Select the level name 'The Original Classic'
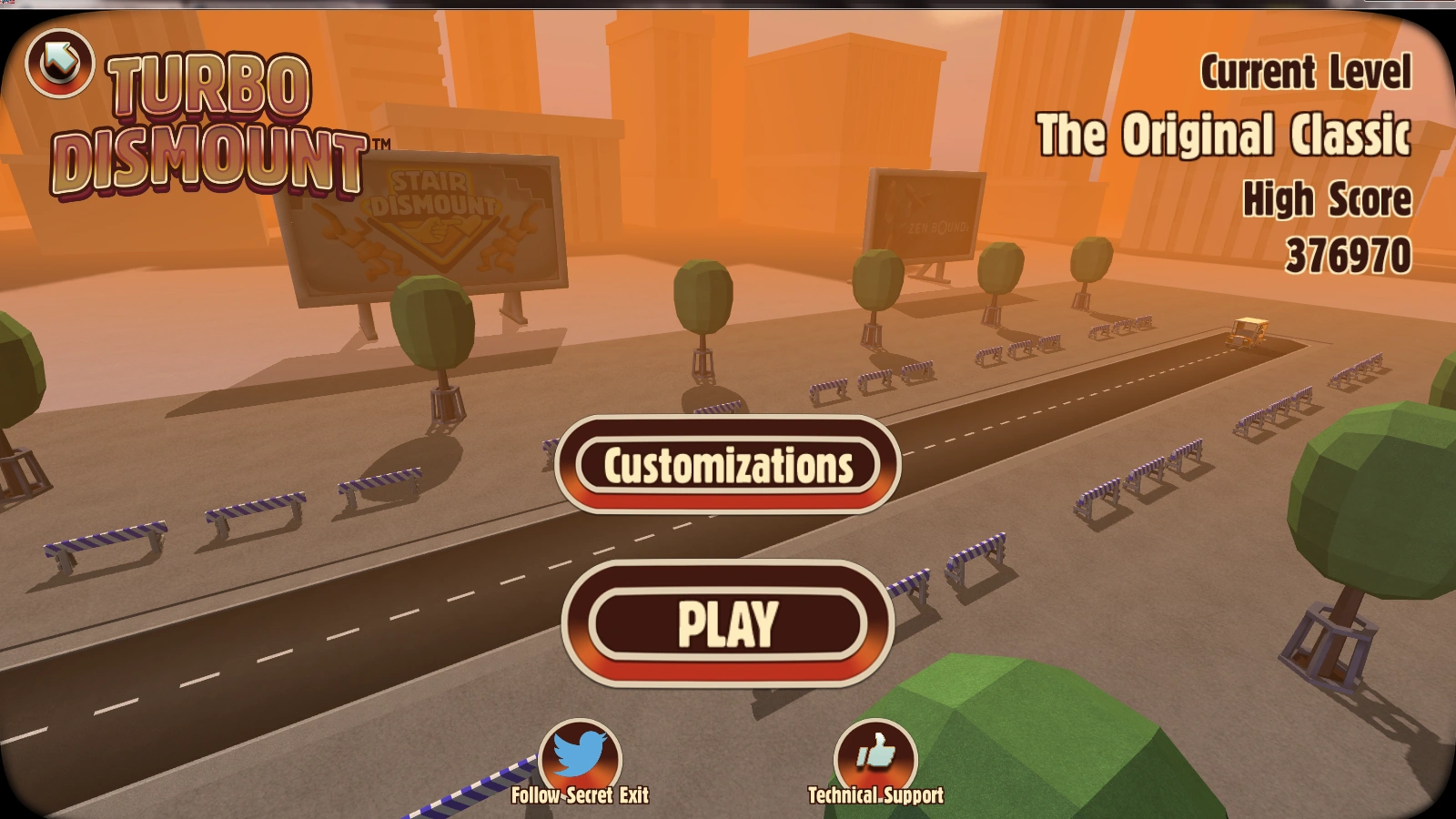 pyautogui.click(x=1228, y=136)
